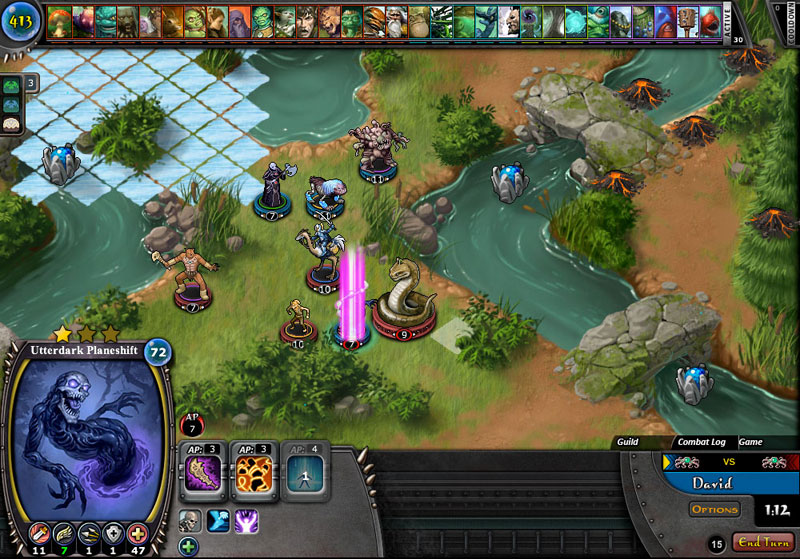Image resolution: width=800 pixels, height=559 pixels.
Task: Select the Game tab
Action: pyautogui.click(x=750, y=441)
